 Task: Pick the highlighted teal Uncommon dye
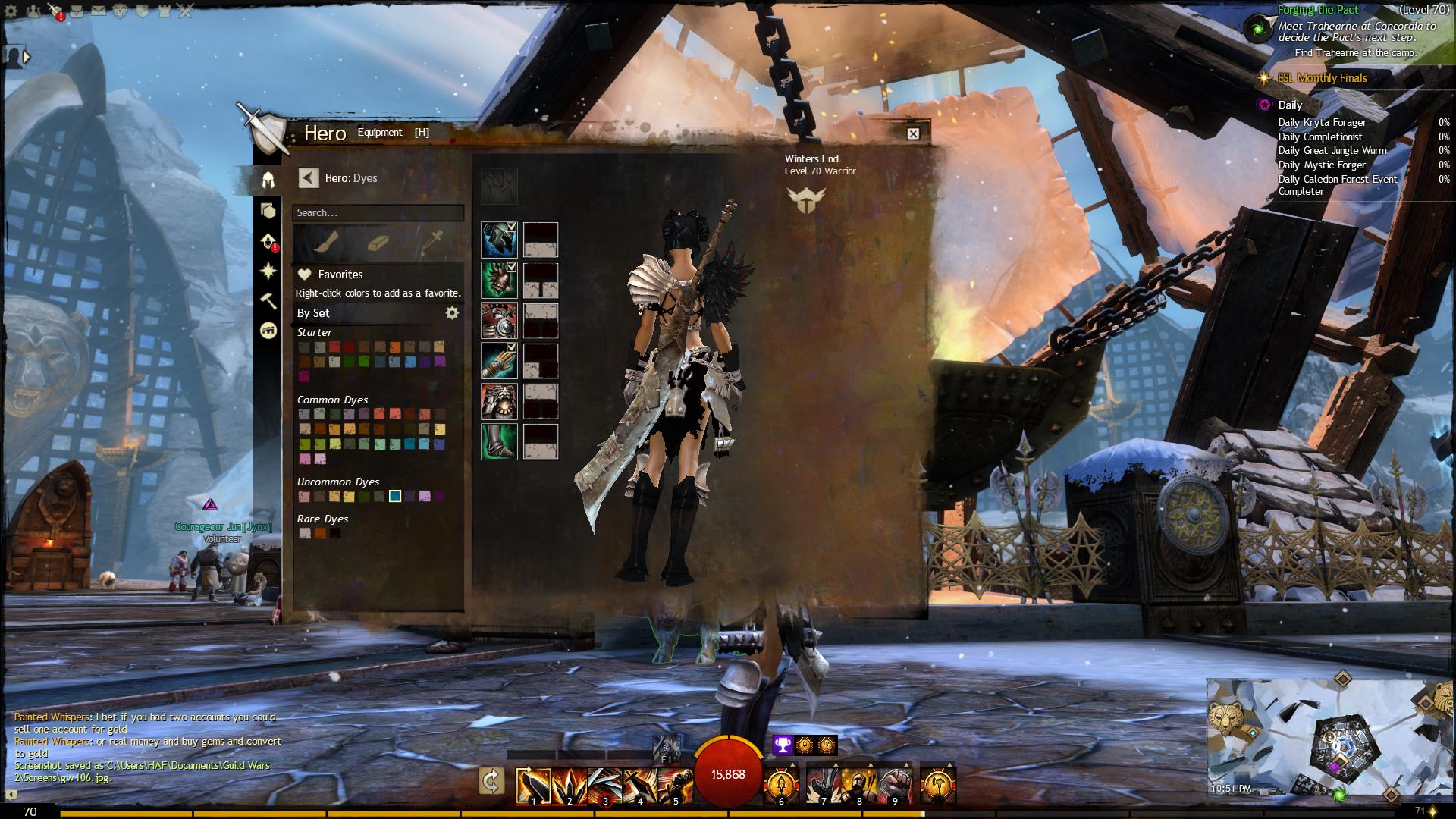pos(395,496)
